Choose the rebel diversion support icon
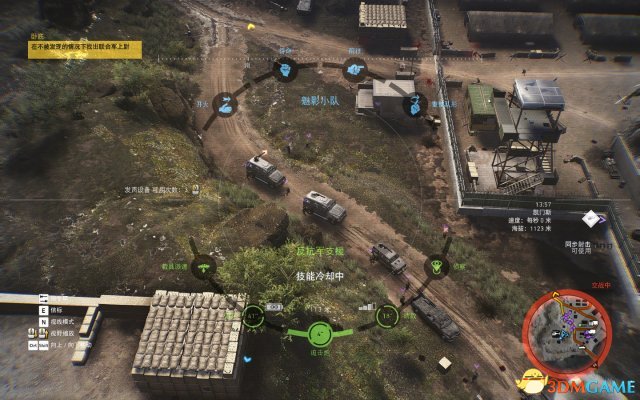The image size is (640, 400). (436, 267)
